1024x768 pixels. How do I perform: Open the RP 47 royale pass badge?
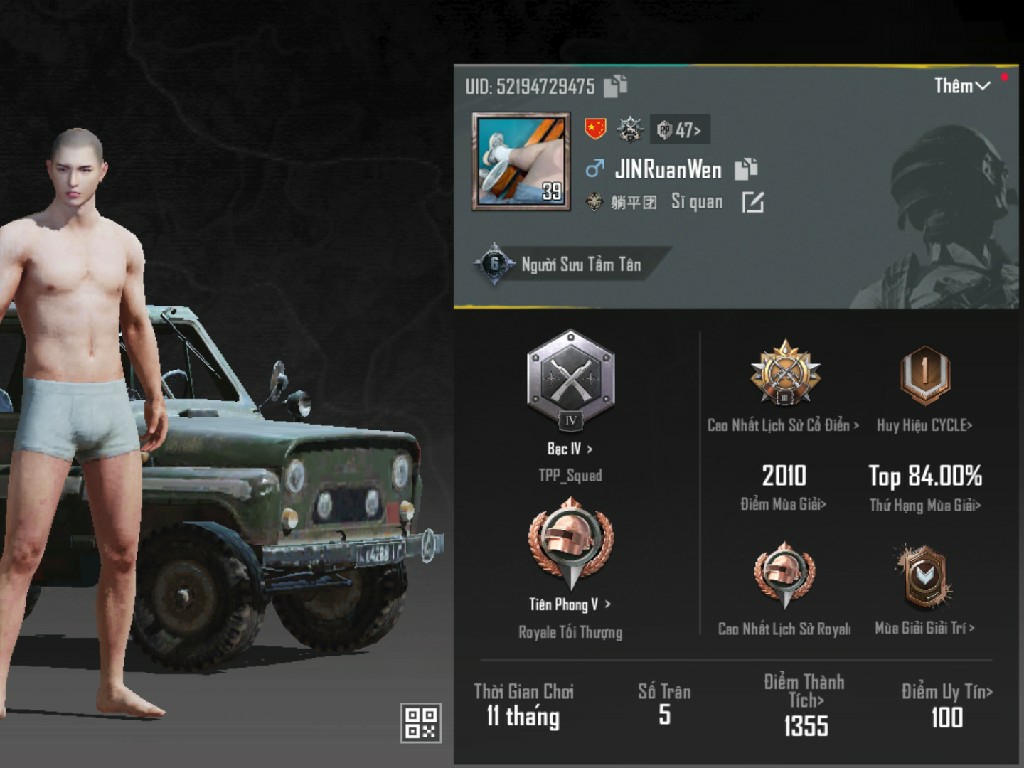coord(680,129)
